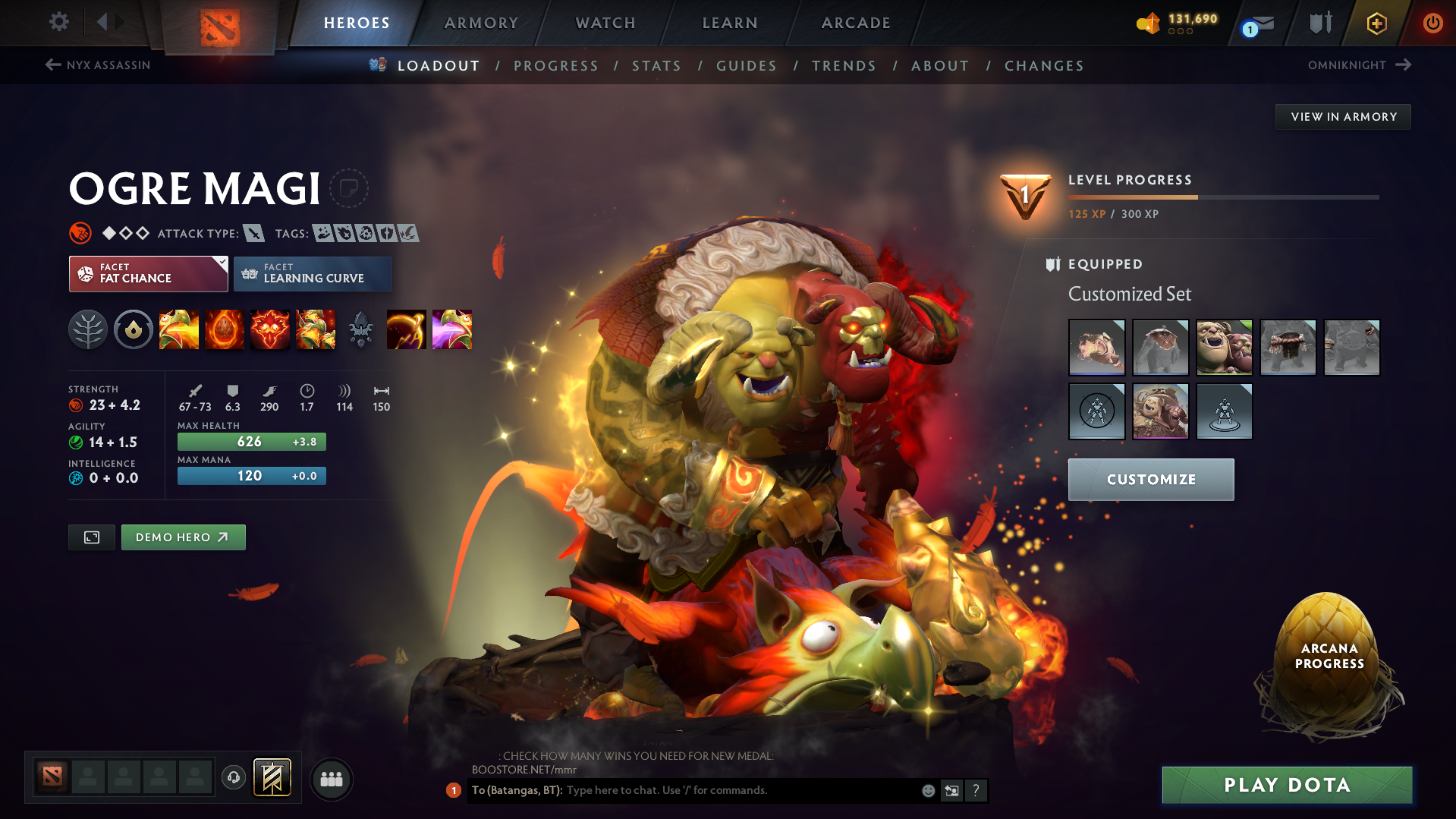Image resolution: width=1456 pixels, height=819 pixels.
Task: View the Fireblast ability icon
Action: click(x=179, y=329)
